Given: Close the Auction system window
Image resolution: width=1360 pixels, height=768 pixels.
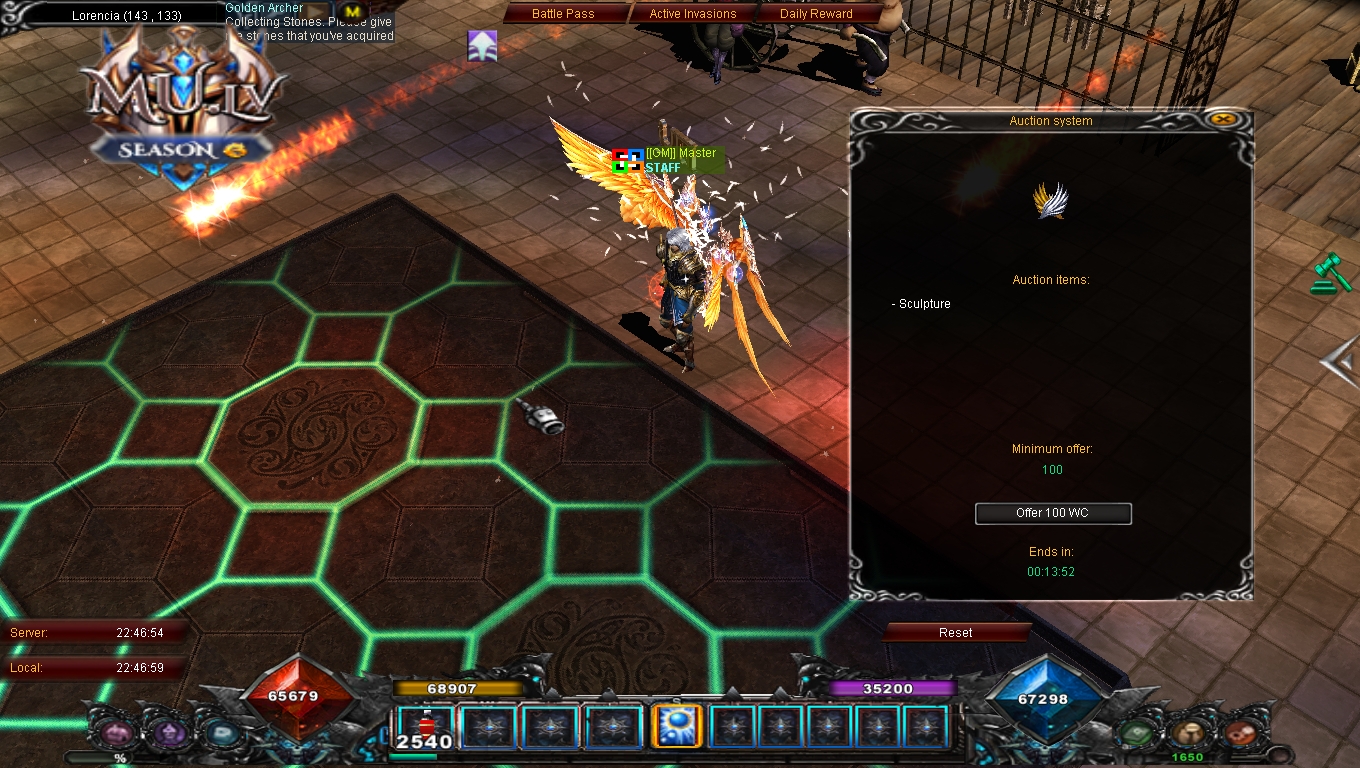Looking at the screenshot, I should point(1220,119).
